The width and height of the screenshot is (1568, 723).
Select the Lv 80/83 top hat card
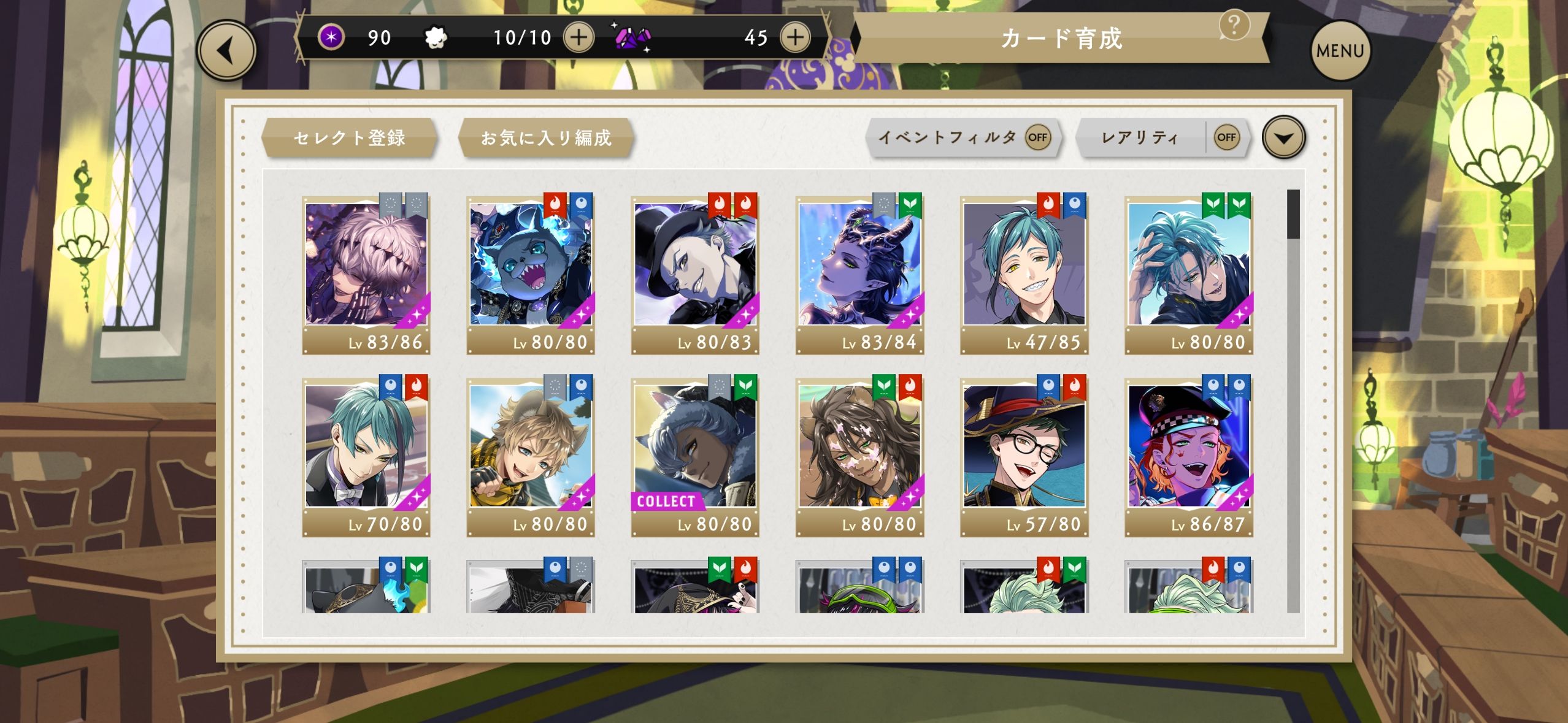[695, 274]
